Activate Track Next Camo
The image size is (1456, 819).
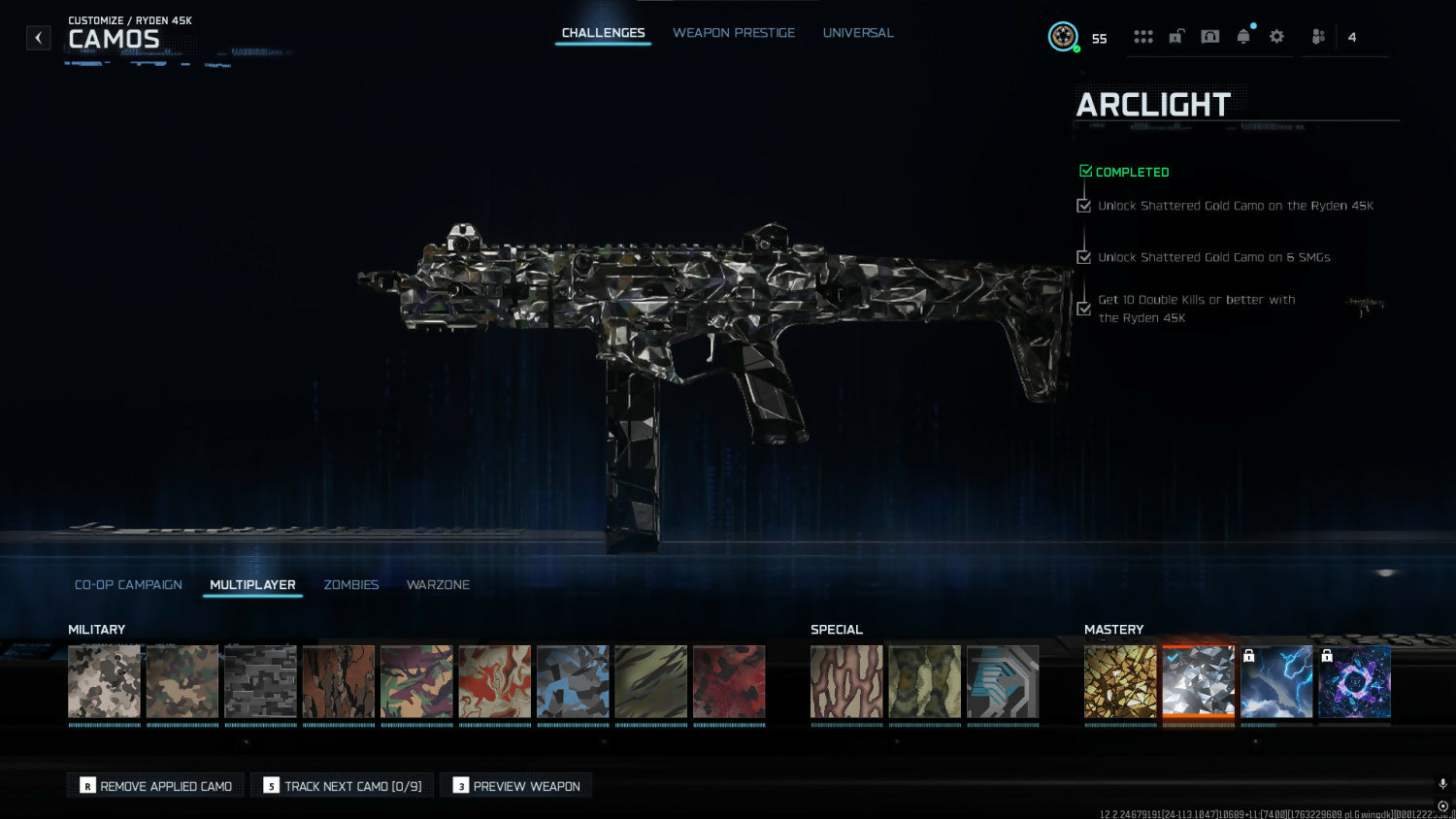[x=342, y=786]
